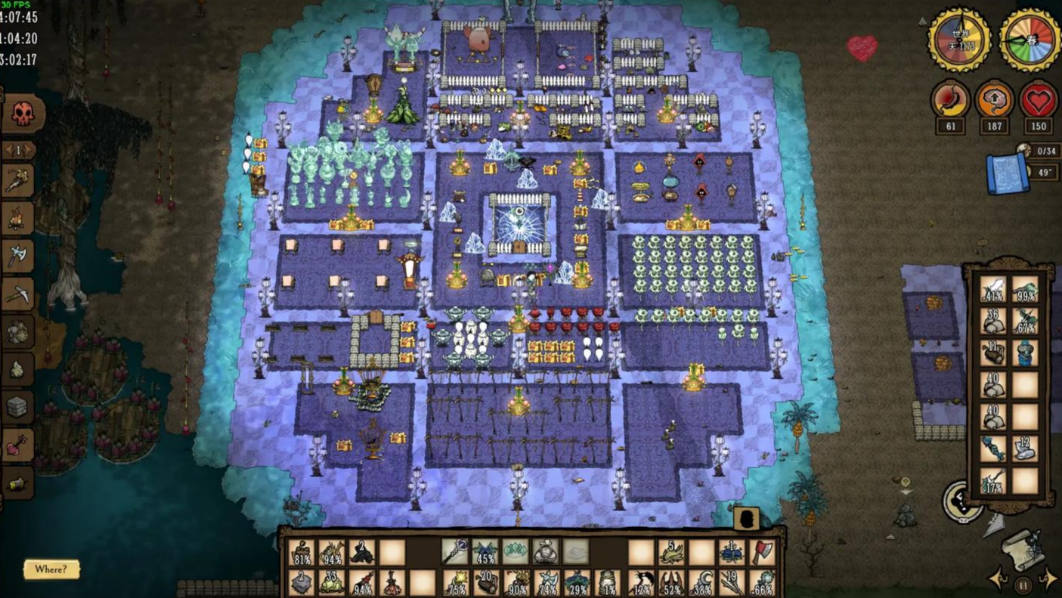This screenshot has height=598, width=1062.
Task: Choose the axe crafting recipe
Action: tap(18, 255)
